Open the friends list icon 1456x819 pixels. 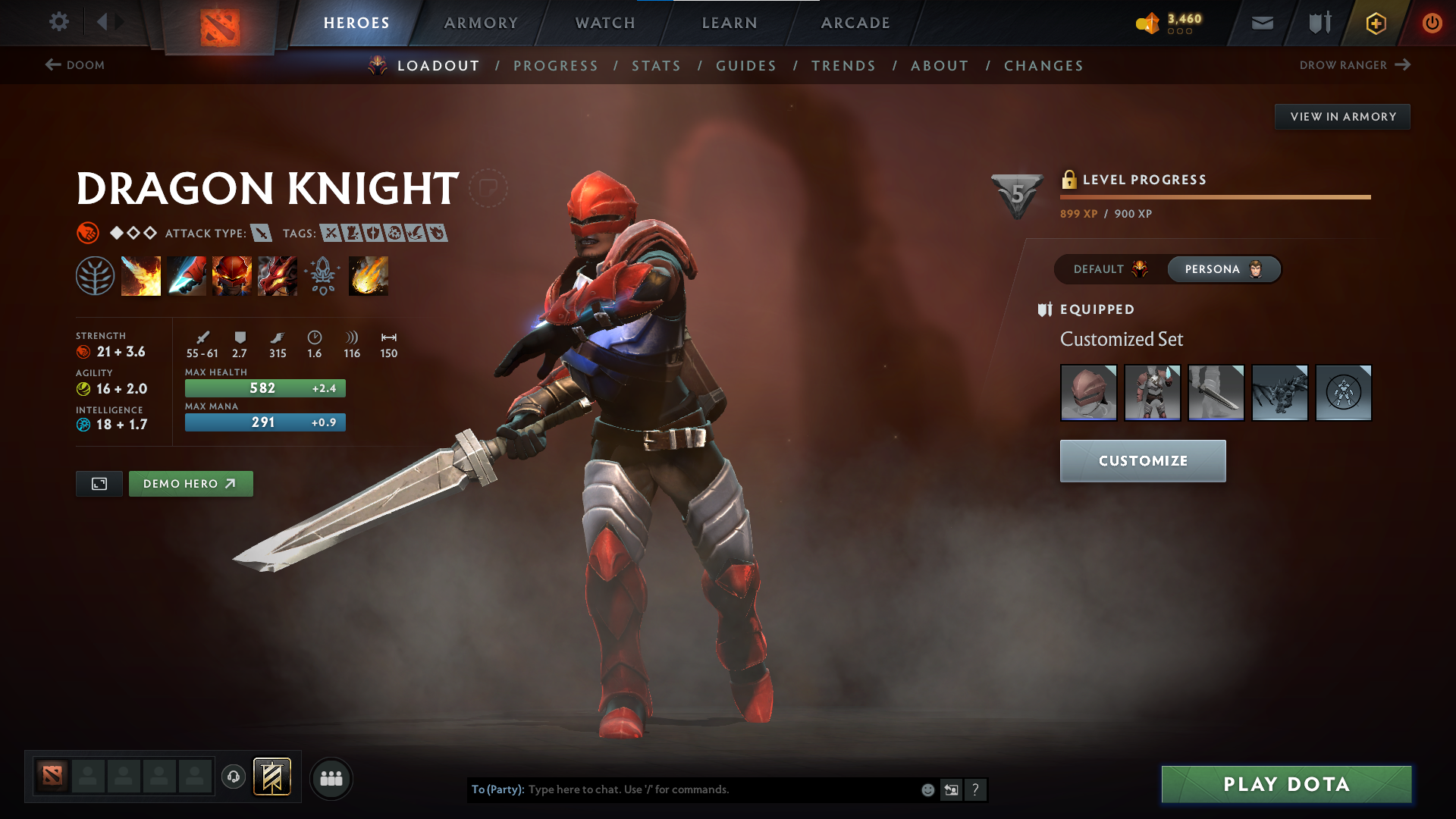tap(331, 778)
